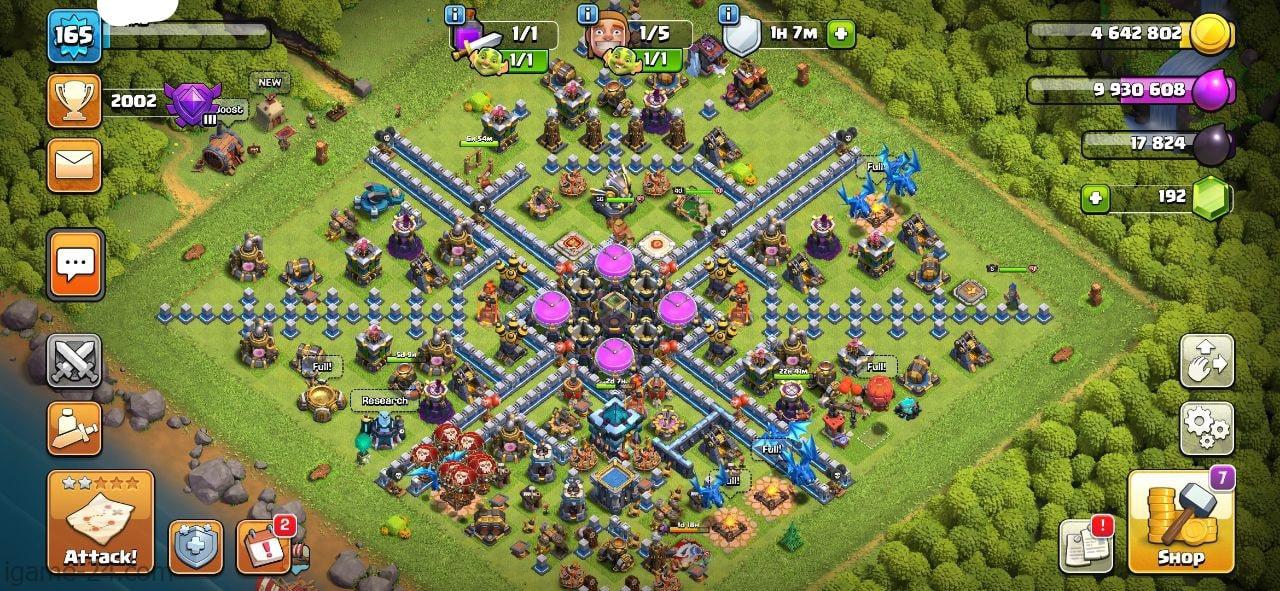Add gems with the green plus
Viewport: 1280px width, 591px height.
coord(1095,198)
